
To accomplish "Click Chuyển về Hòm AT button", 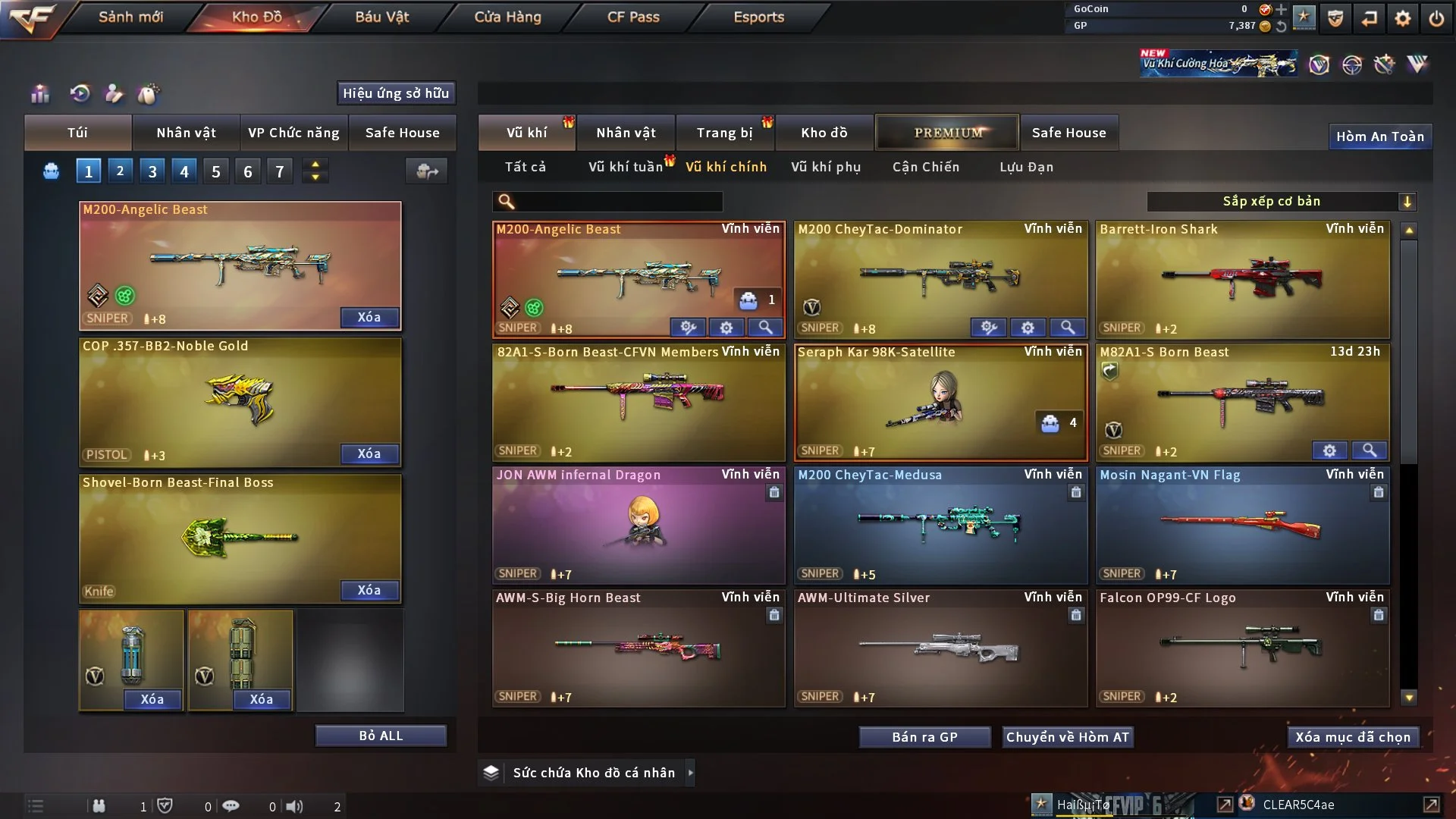I will coord(1068,737).
